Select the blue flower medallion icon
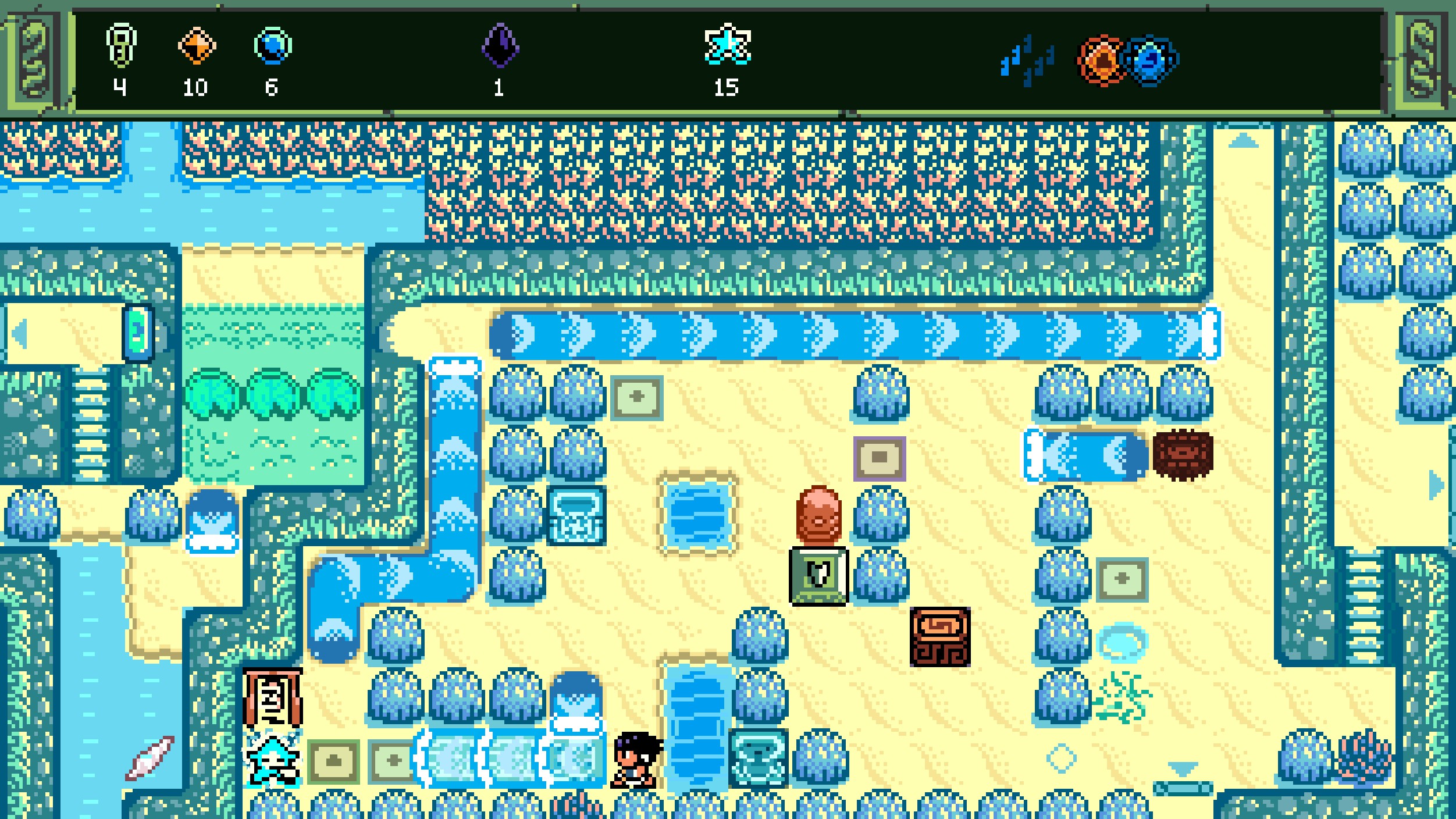Viewport: 1456px width, 819px height. click(x=1150, y=60)
